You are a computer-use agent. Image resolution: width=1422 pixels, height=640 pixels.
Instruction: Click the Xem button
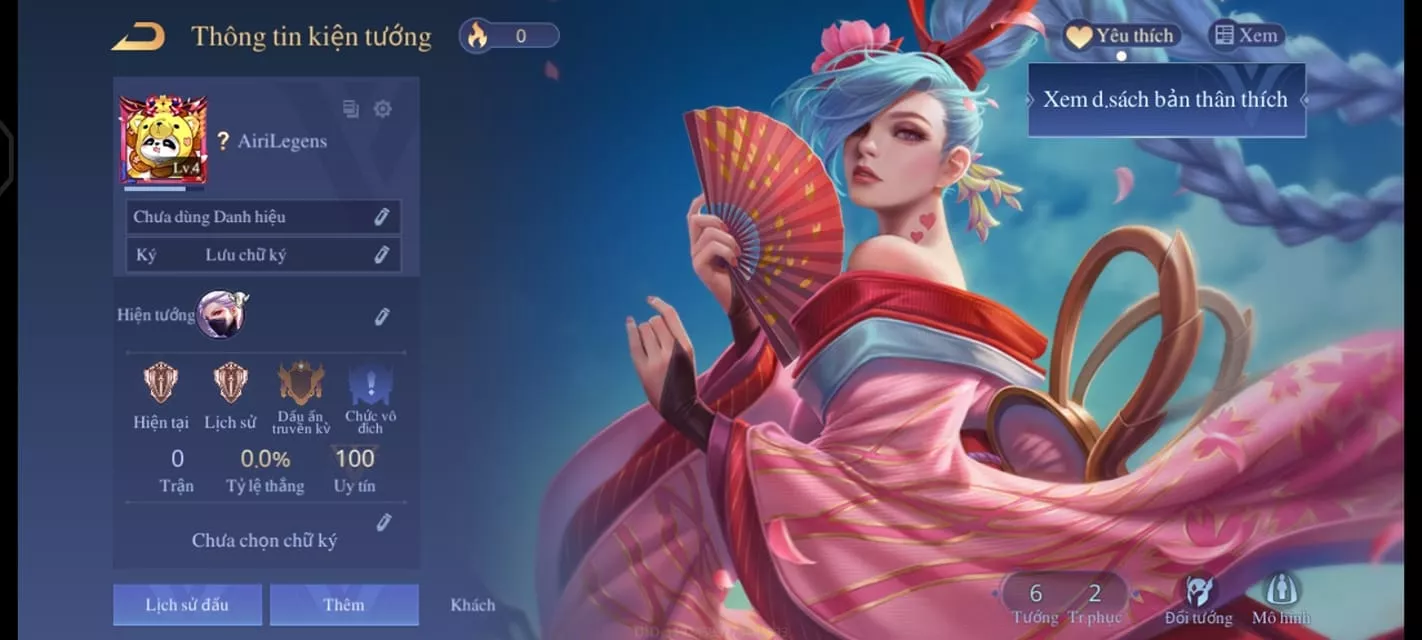pos(1246,36)
